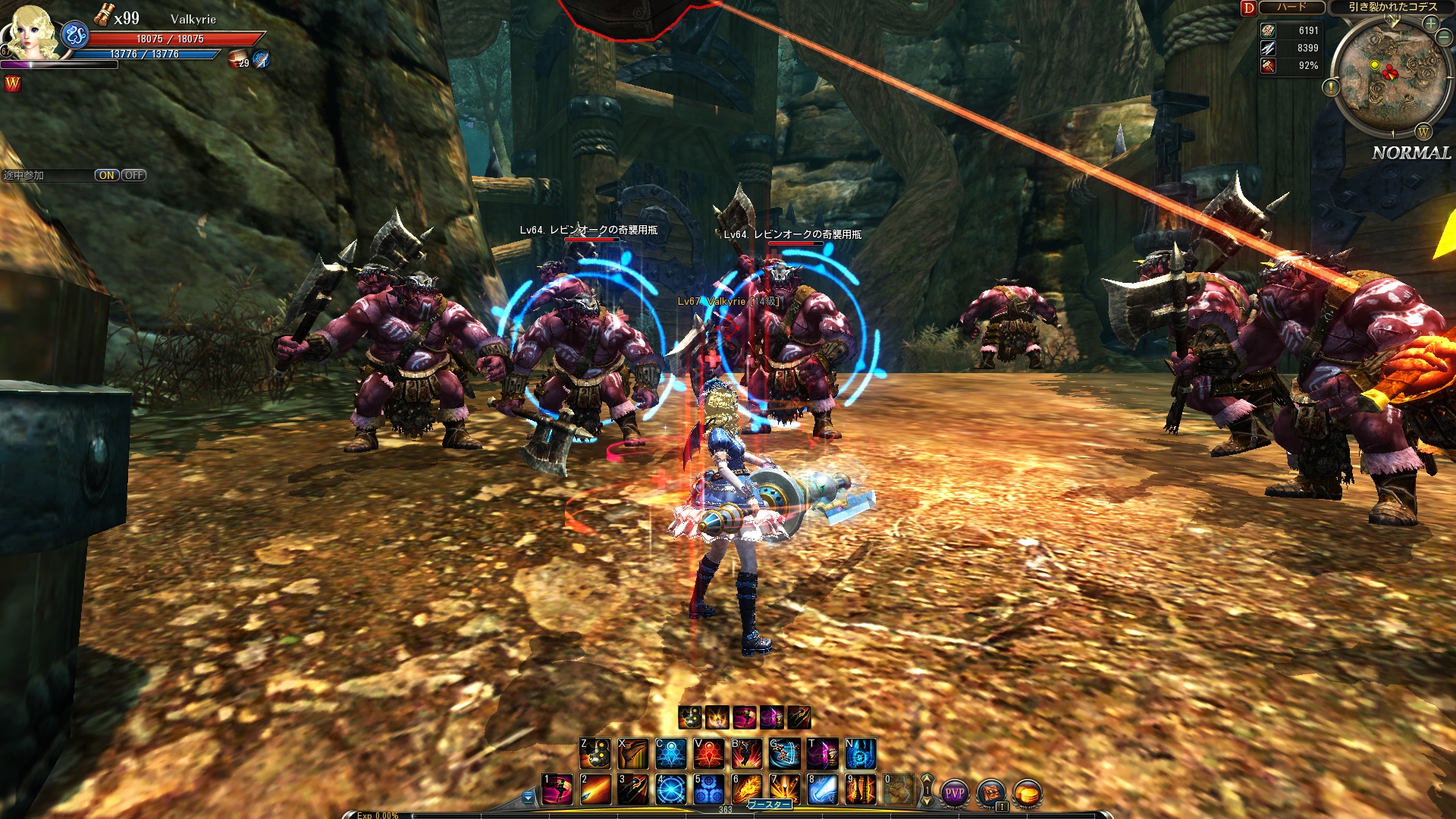Open the quest alert exclamation button on minimap
Viewport: 1456px width, 819px height.
[1331, 88]
